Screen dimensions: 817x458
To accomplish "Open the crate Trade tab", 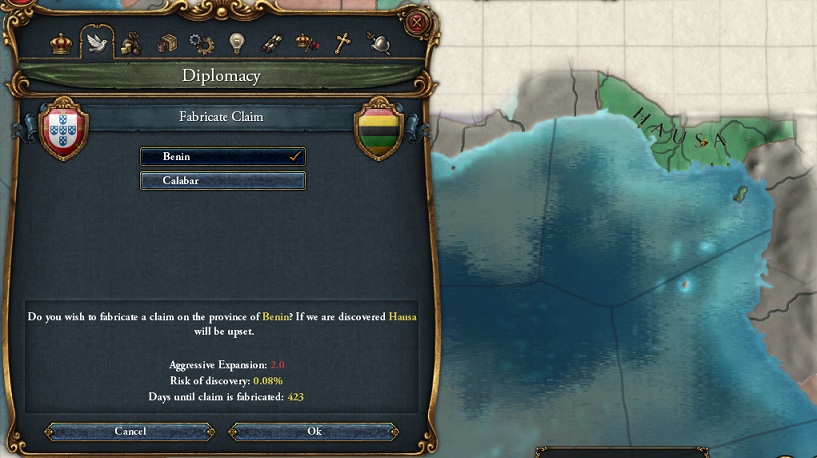I will (x=166, y=43).
